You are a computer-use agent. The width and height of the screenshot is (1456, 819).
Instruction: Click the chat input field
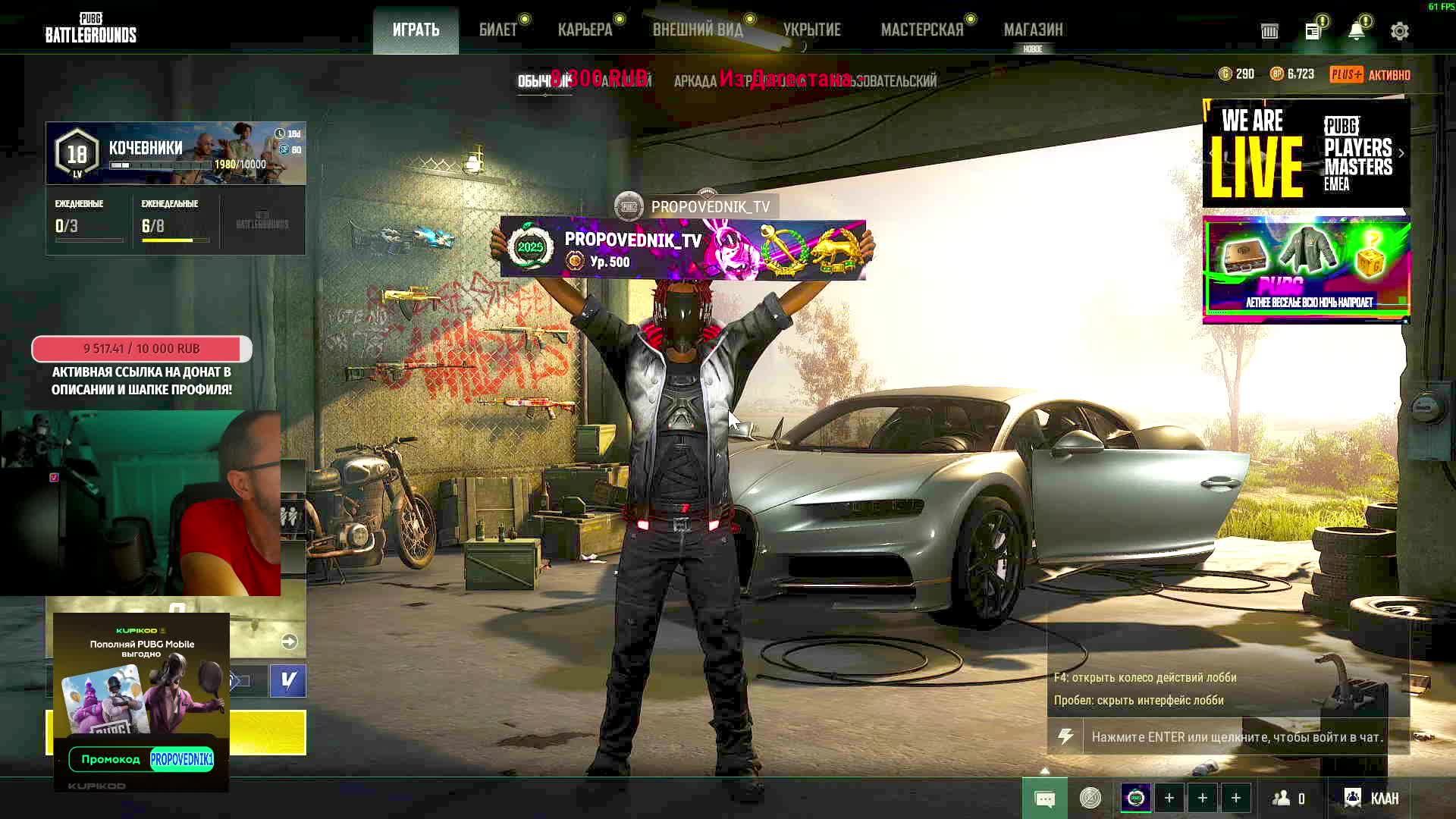[1236, 737]
